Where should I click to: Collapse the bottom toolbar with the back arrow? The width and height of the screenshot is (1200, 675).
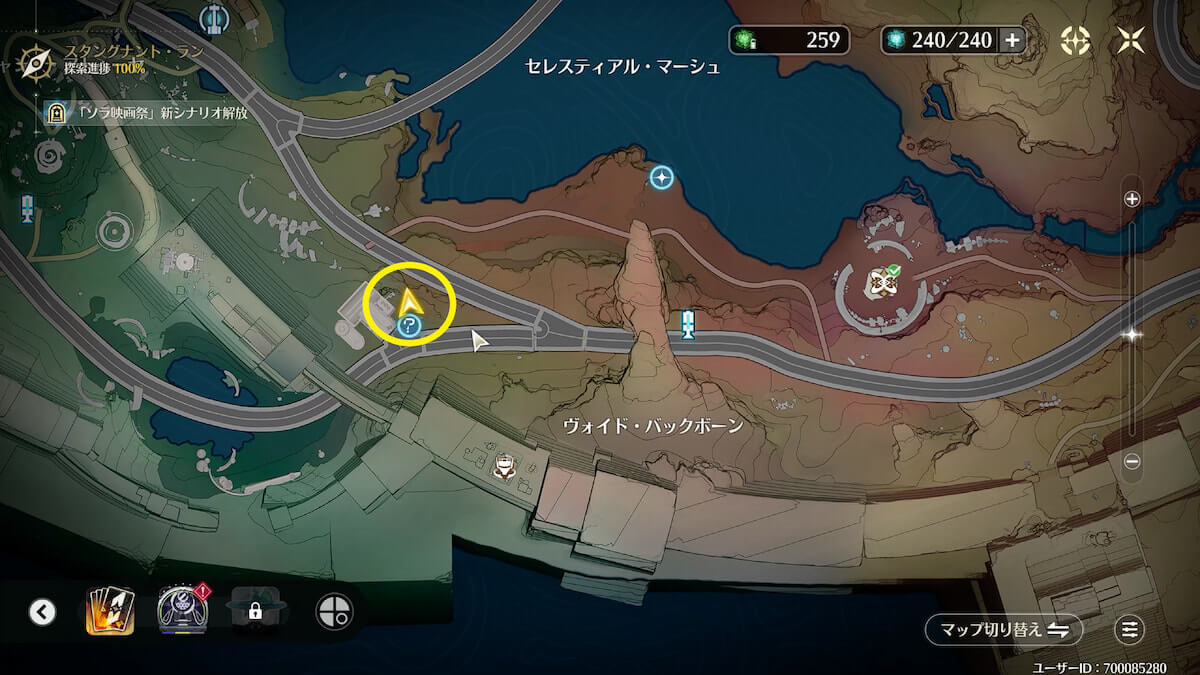coord(42,611)
